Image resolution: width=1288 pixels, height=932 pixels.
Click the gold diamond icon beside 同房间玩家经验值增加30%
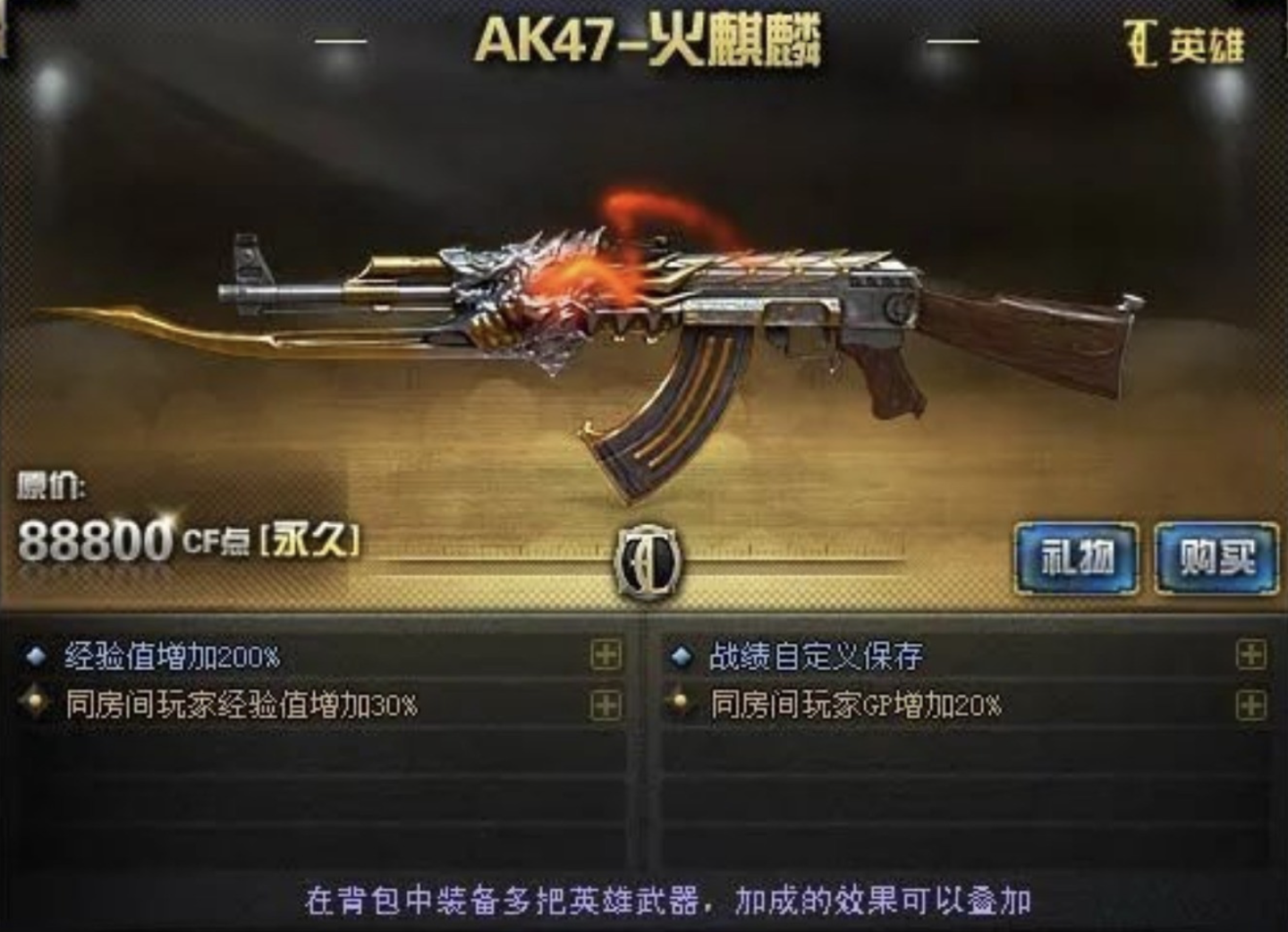point(36,704)
